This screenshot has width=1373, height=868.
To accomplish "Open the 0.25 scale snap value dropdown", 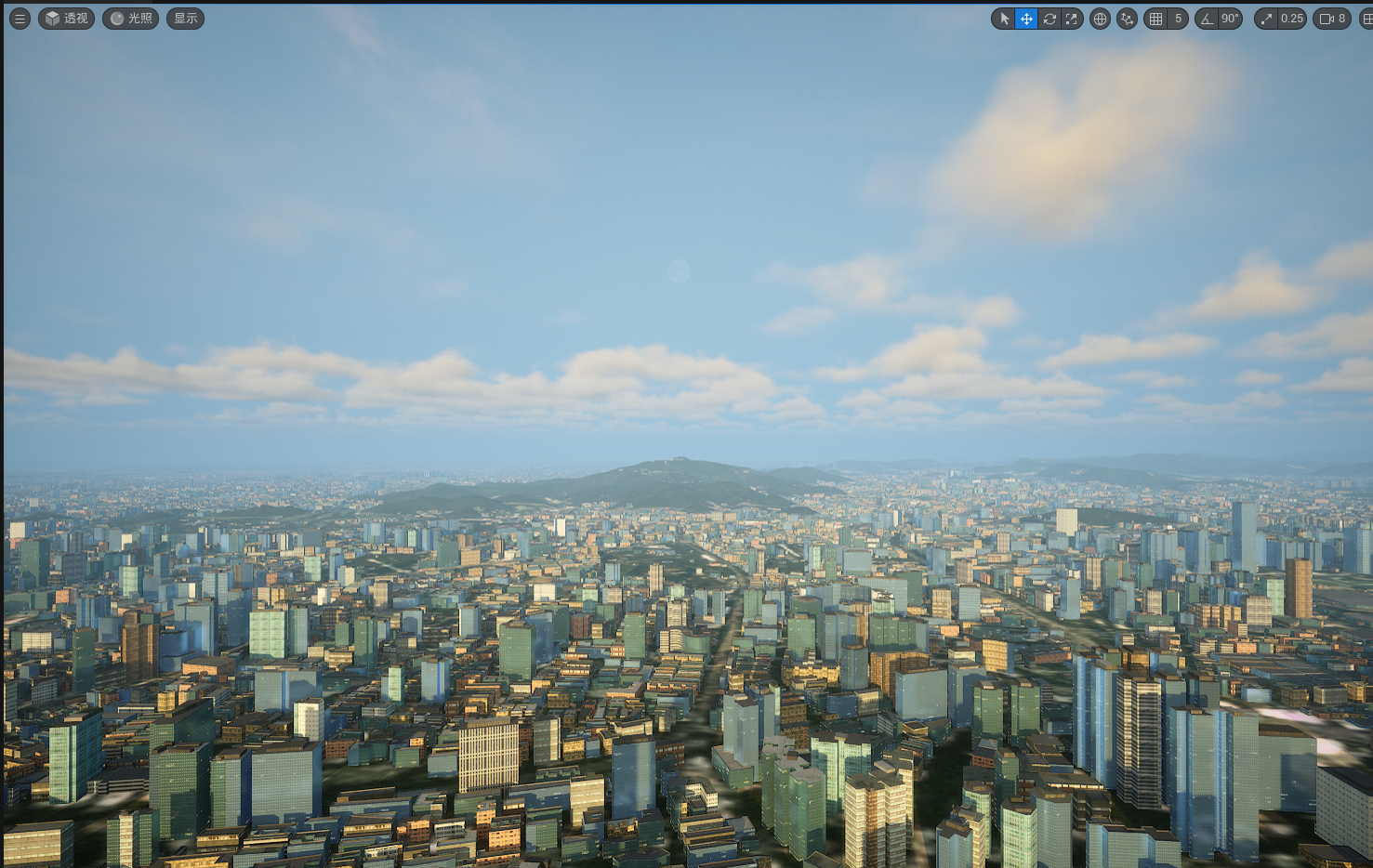I will pyautogui.click(x=1292, y=19).
